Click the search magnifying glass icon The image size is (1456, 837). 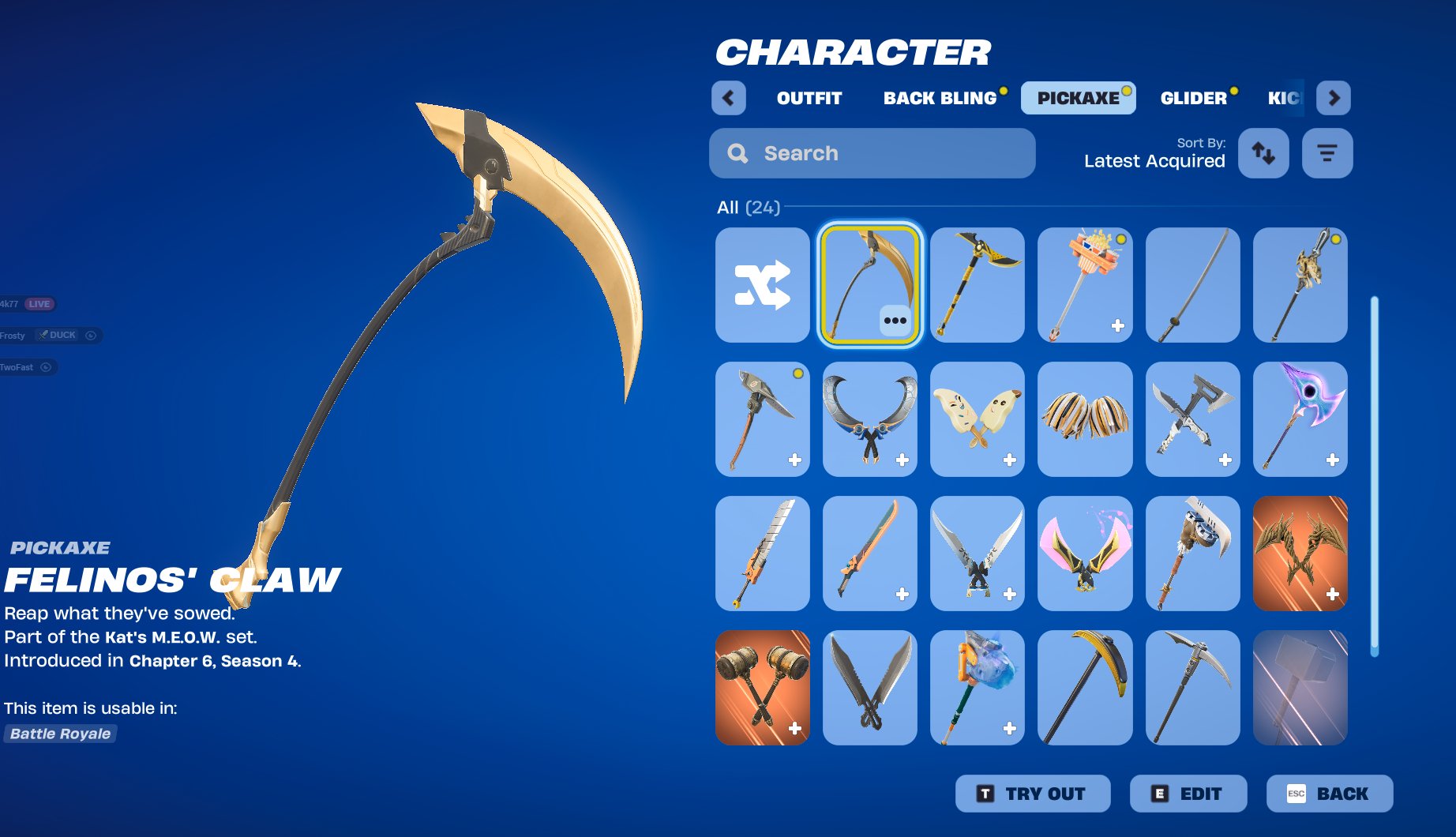pos(737,152)
